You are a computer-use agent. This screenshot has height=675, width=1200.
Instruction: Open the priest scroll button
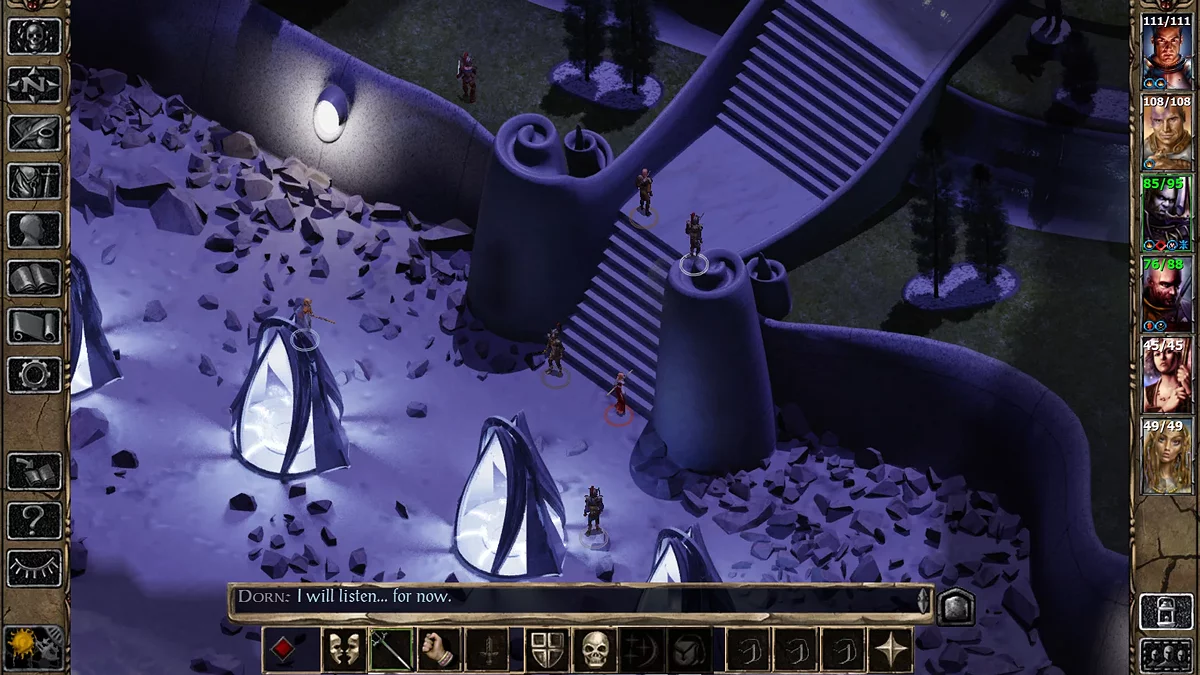click(x=34, y=326)
